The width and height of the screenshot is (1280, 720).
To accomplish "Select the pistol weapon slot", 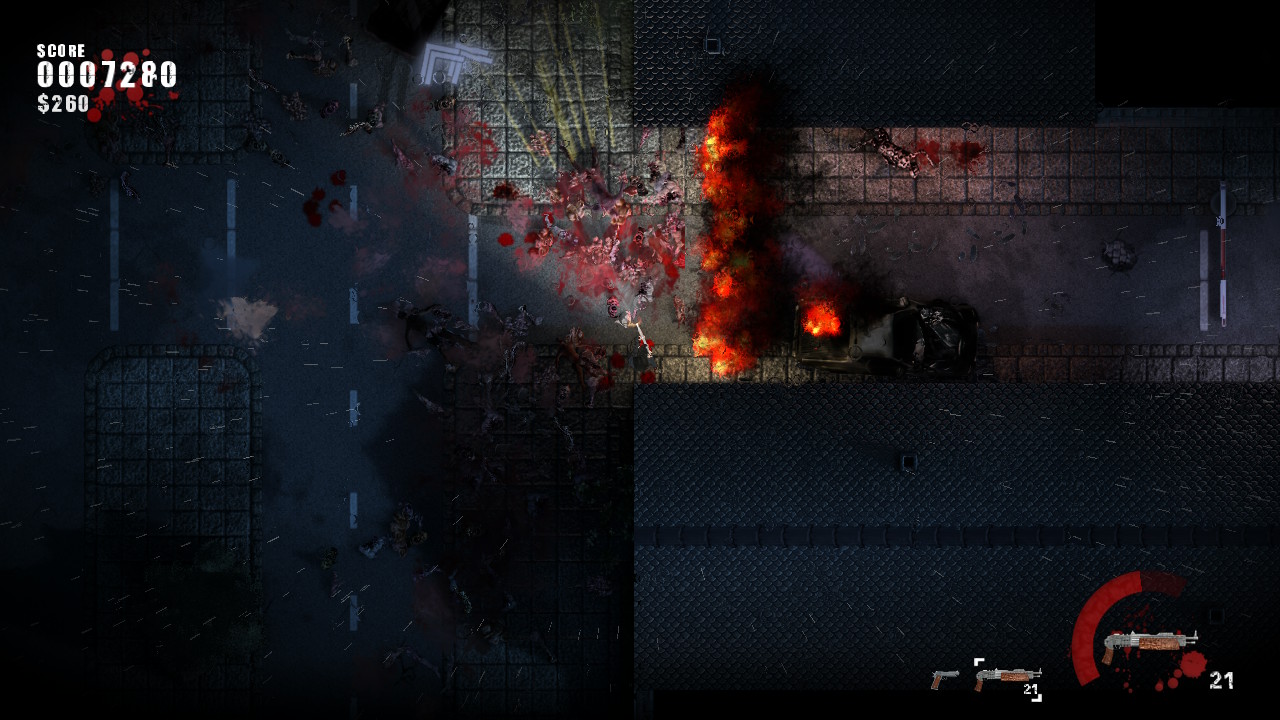I will (944, 679).
